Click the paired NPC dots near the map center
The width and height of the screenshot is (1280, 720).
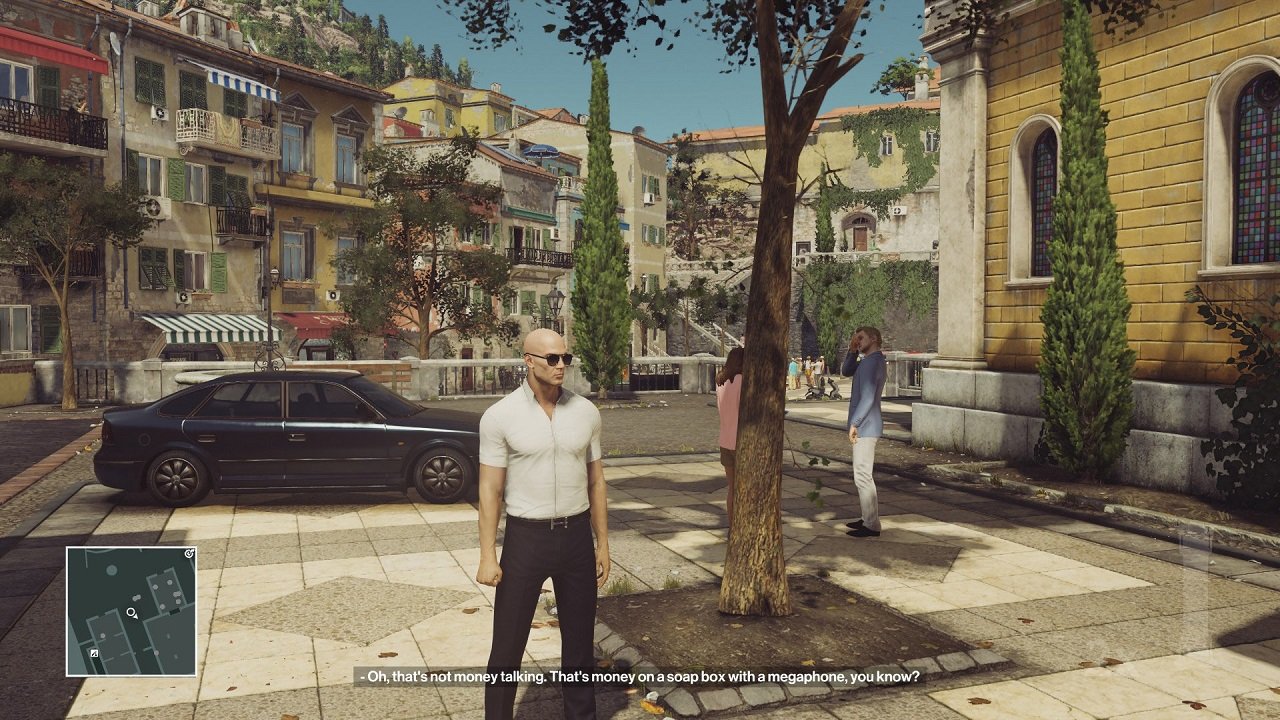coord(136,598)
